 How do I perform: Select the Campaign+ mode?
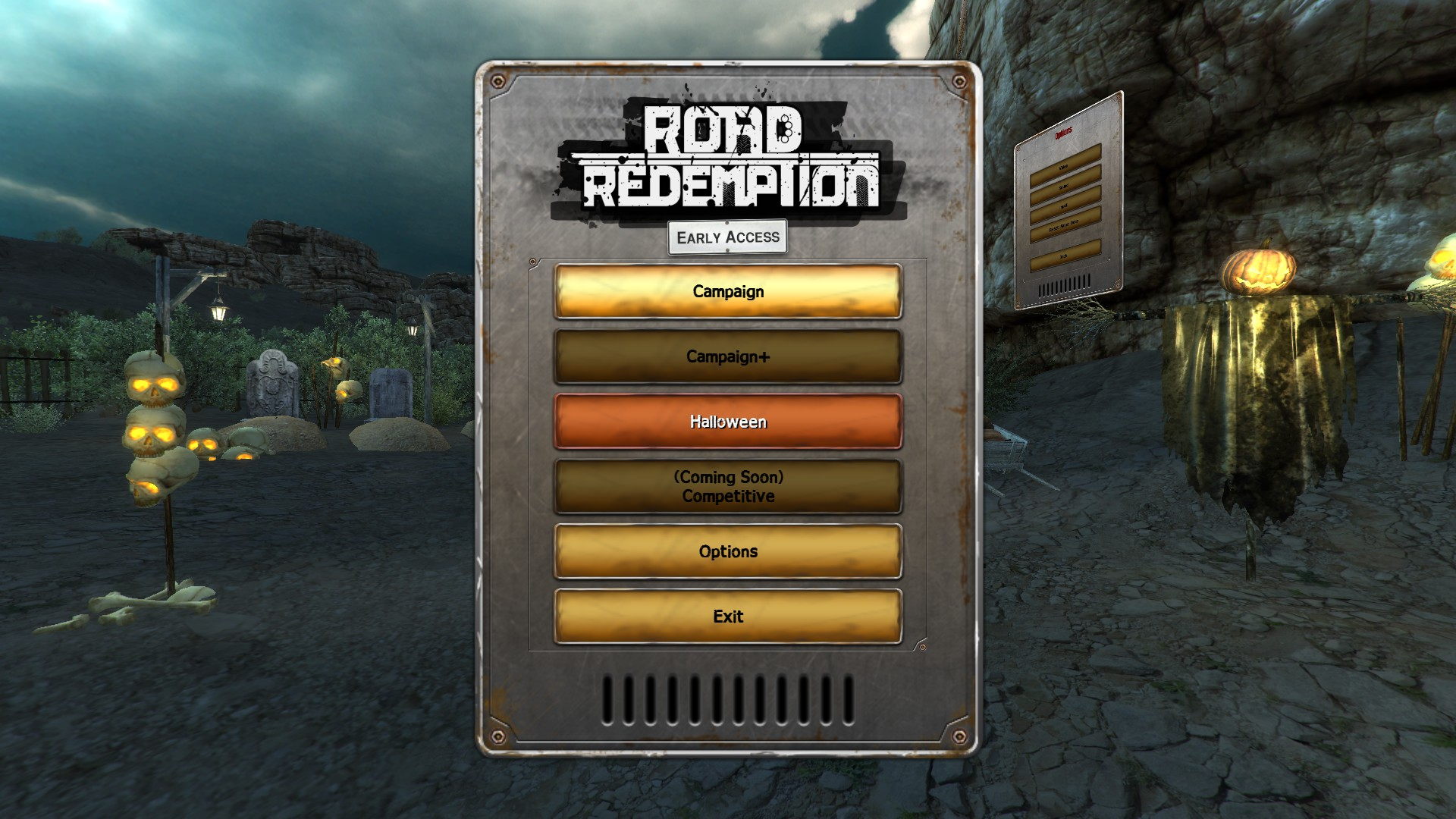coord(728,356)
